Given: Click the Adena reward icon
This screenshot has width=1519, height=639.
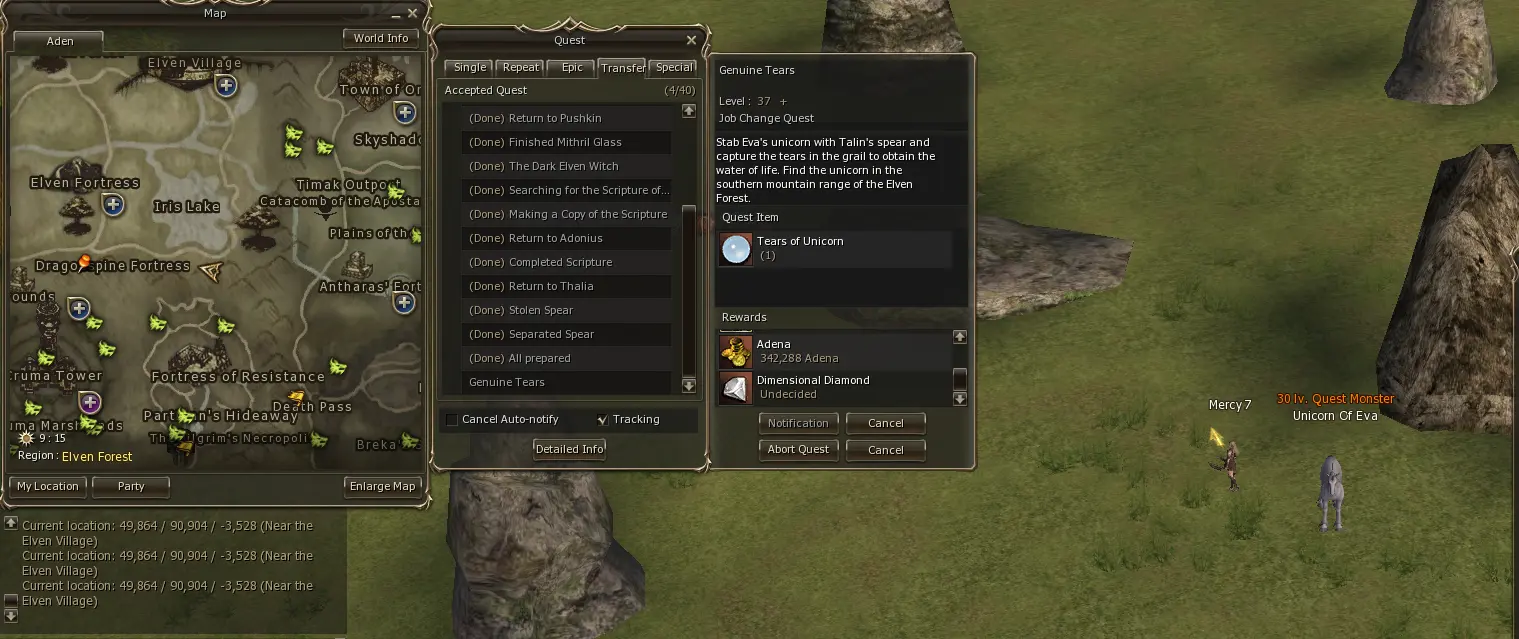Looking at the screenshot, I should tap(736, 351).
